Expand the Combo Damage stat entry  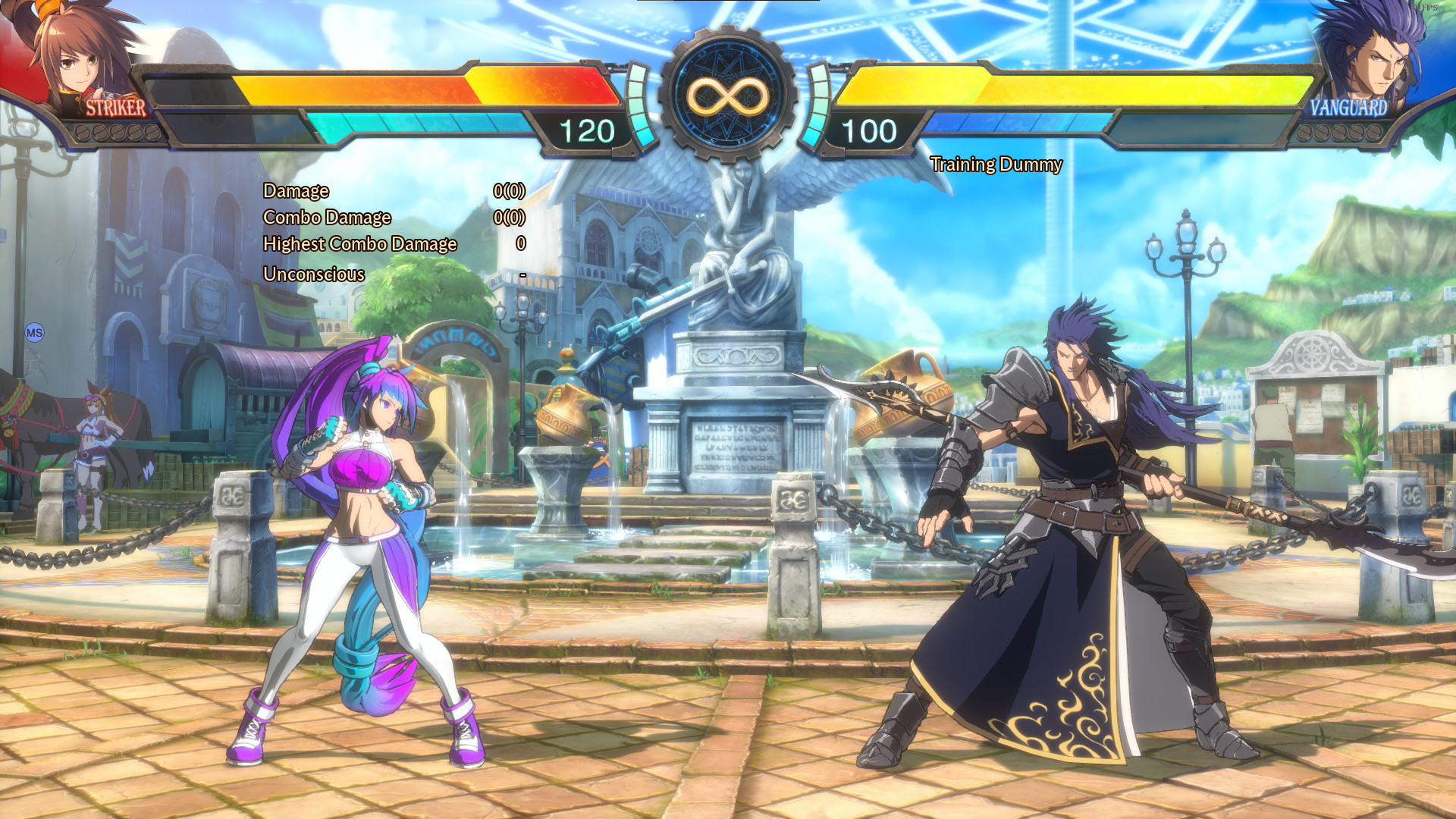pos(328,218)
